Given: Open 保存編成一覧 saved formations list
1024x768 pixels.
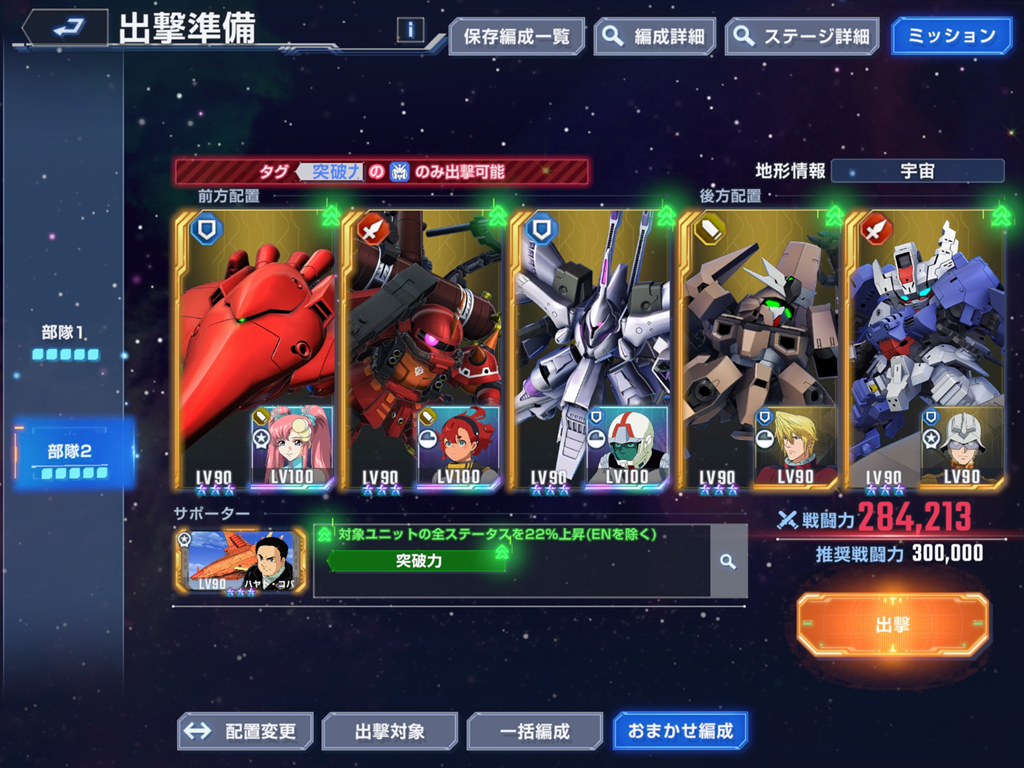Looking at the screenshot, I should (516, 37).
